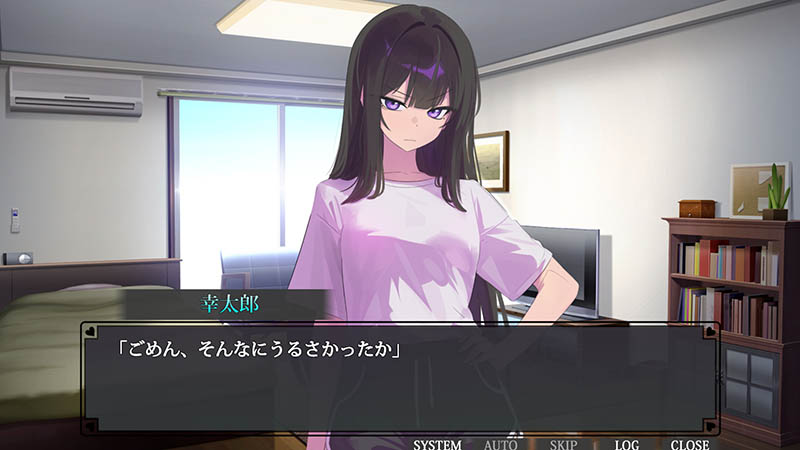Advance the dialogue by clicking the text box

coord(400,378)
